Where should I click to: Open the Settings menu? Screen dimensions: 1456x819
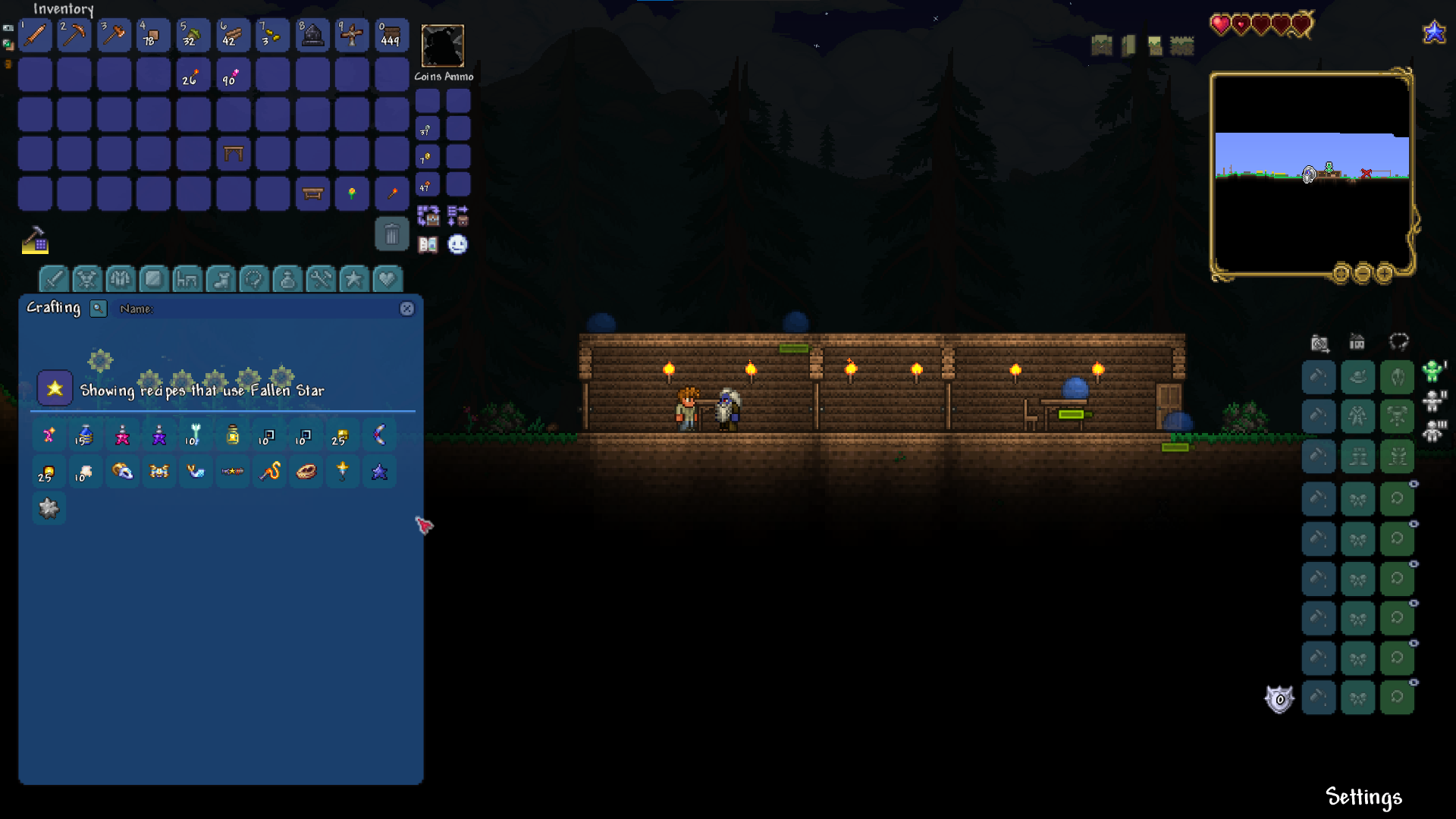(1363, 797)
